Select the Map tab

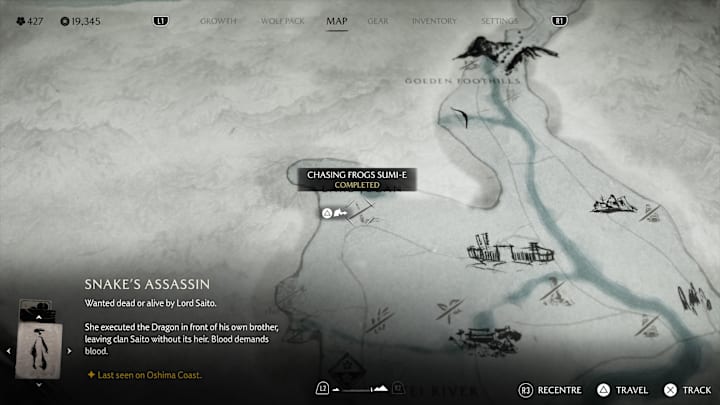pos(336,20)
